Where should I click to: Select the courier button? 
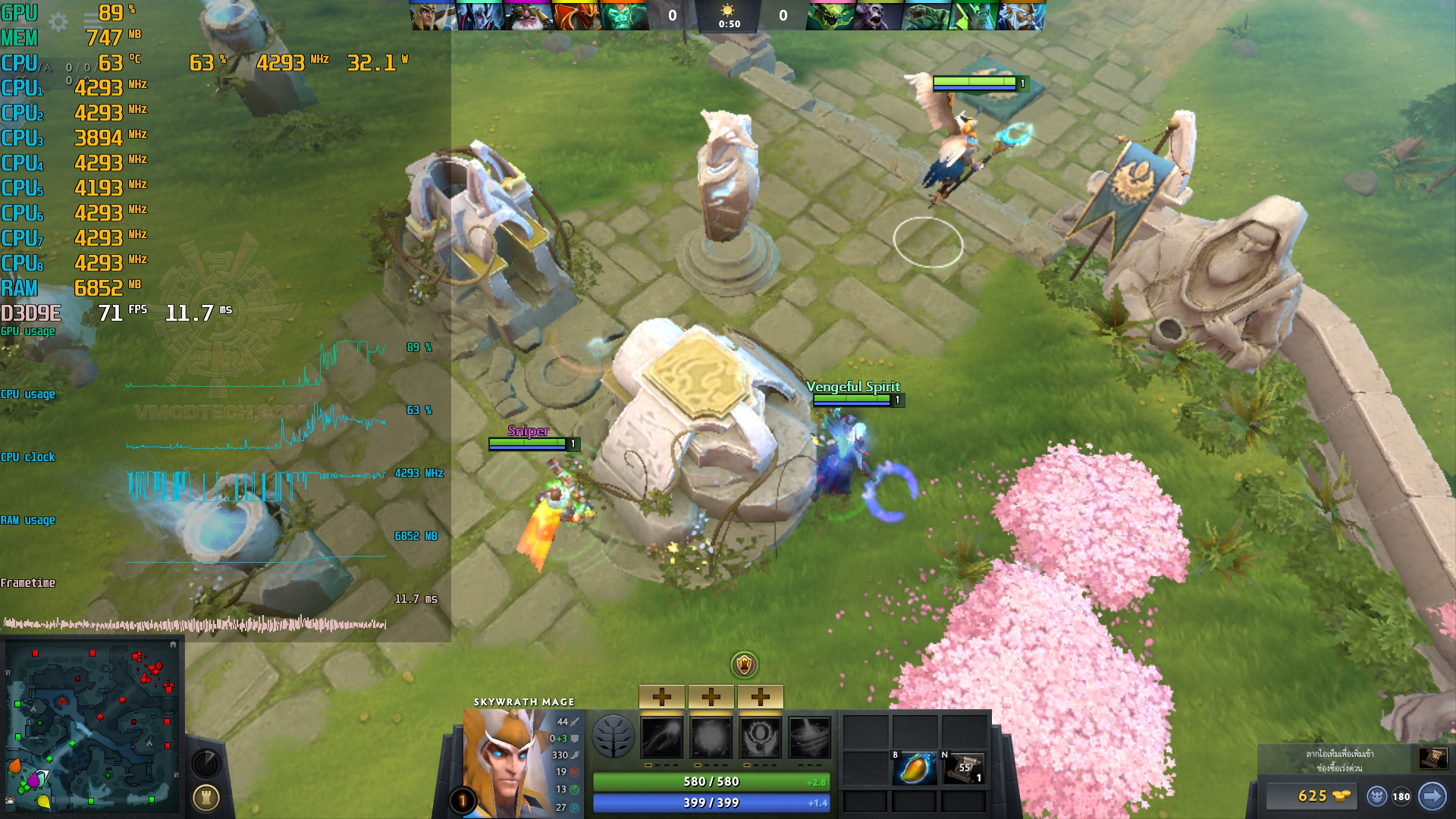(1377, 796)
